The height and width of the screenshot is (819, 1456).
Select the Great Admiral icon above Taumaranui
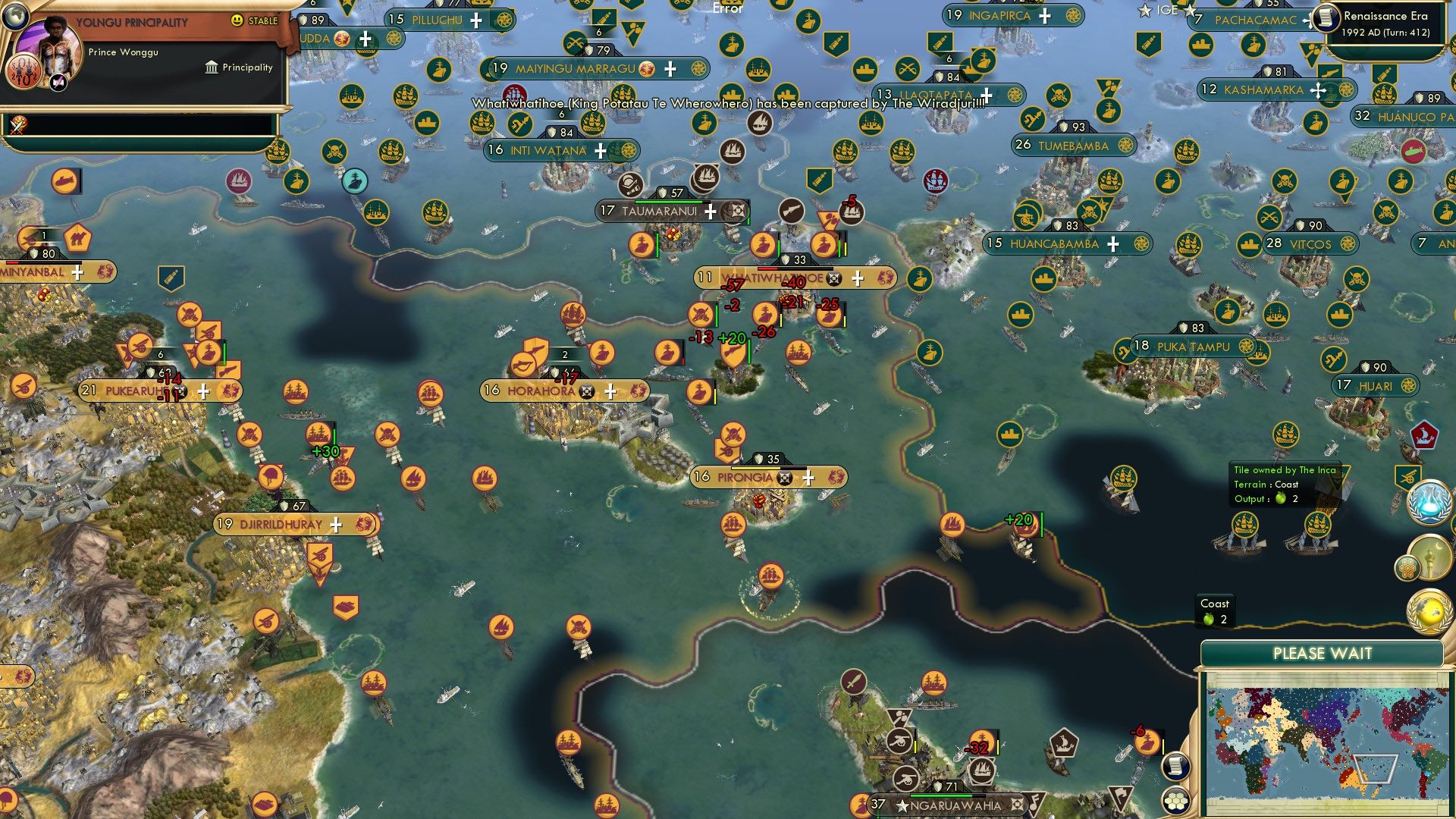click(x=632, y=184)
